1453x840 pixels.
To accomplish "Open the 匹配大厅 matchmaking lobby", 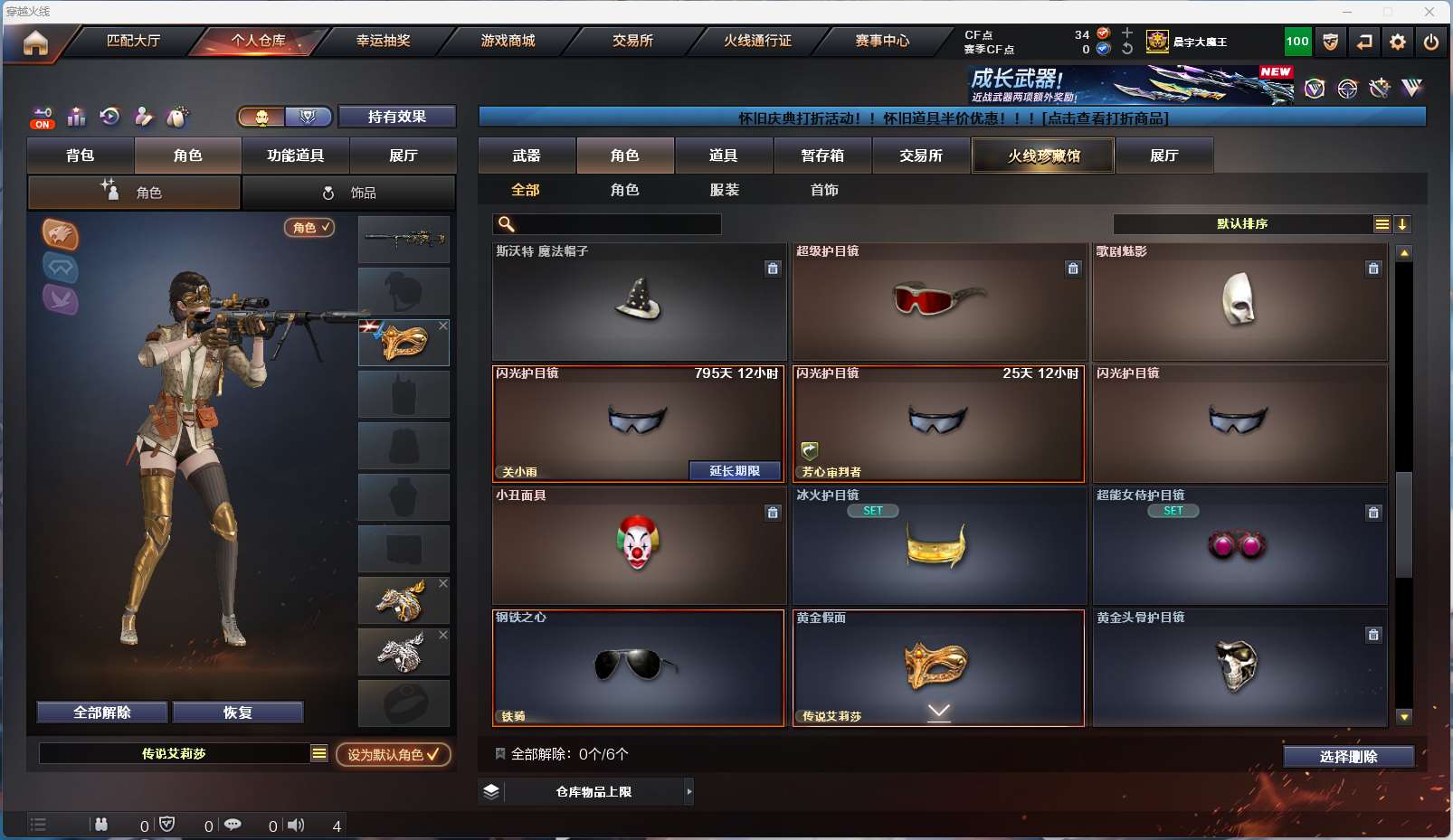I will 133,41.
